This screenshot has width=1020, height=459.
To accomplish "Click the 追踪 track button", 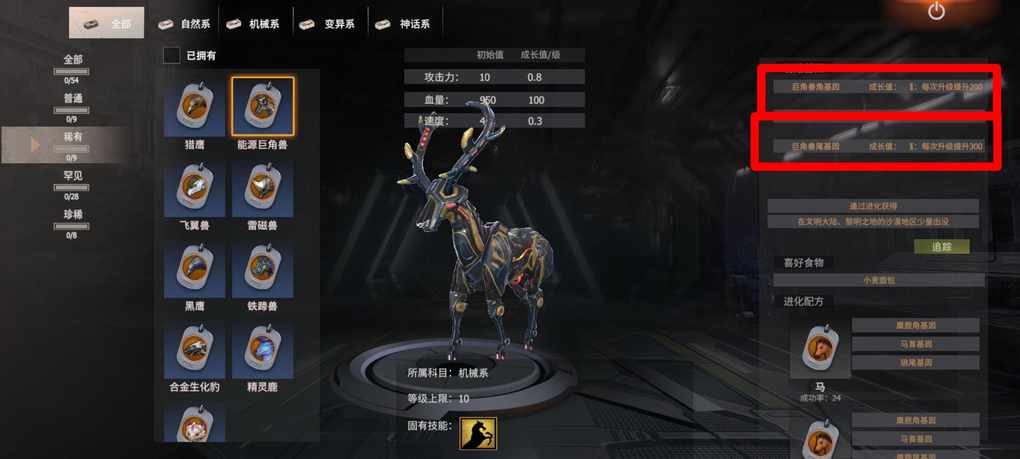I will point(942,246).
